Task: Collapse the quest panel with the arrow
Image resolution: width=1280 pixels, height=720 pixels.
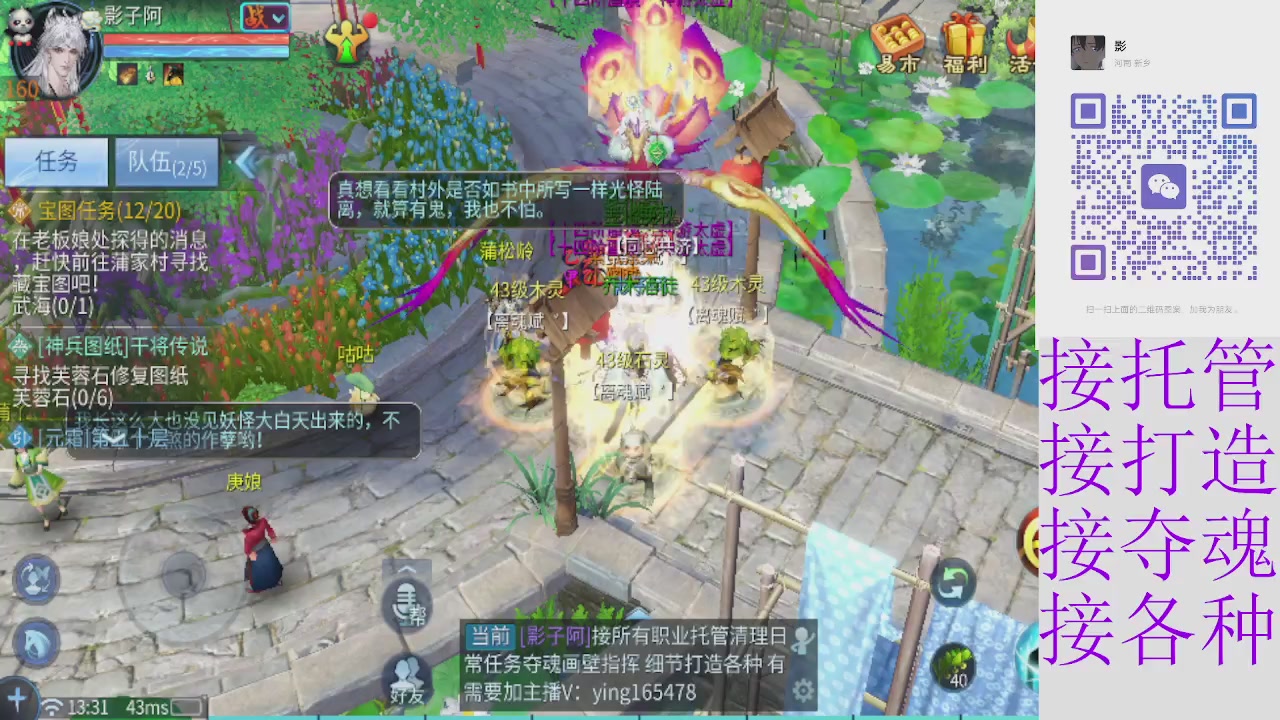Action: [246, 163]
